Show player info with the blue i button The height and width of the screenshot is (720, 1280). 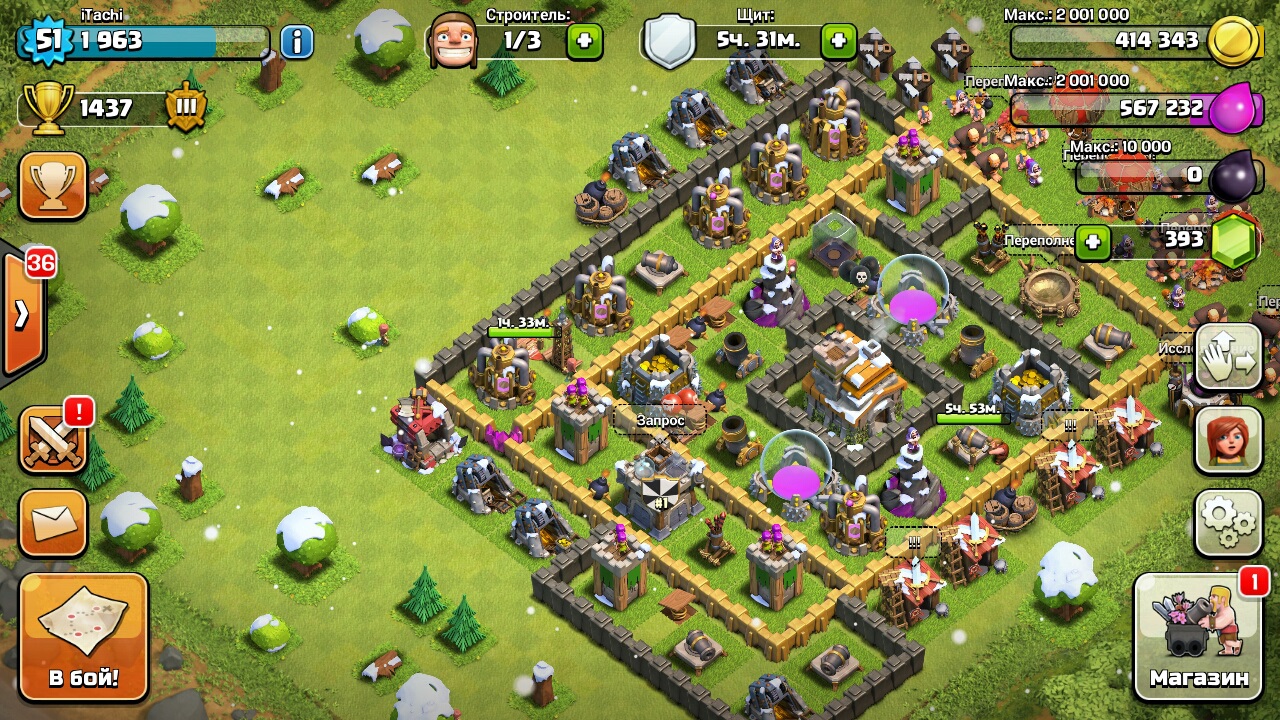(x=297, y=41)
